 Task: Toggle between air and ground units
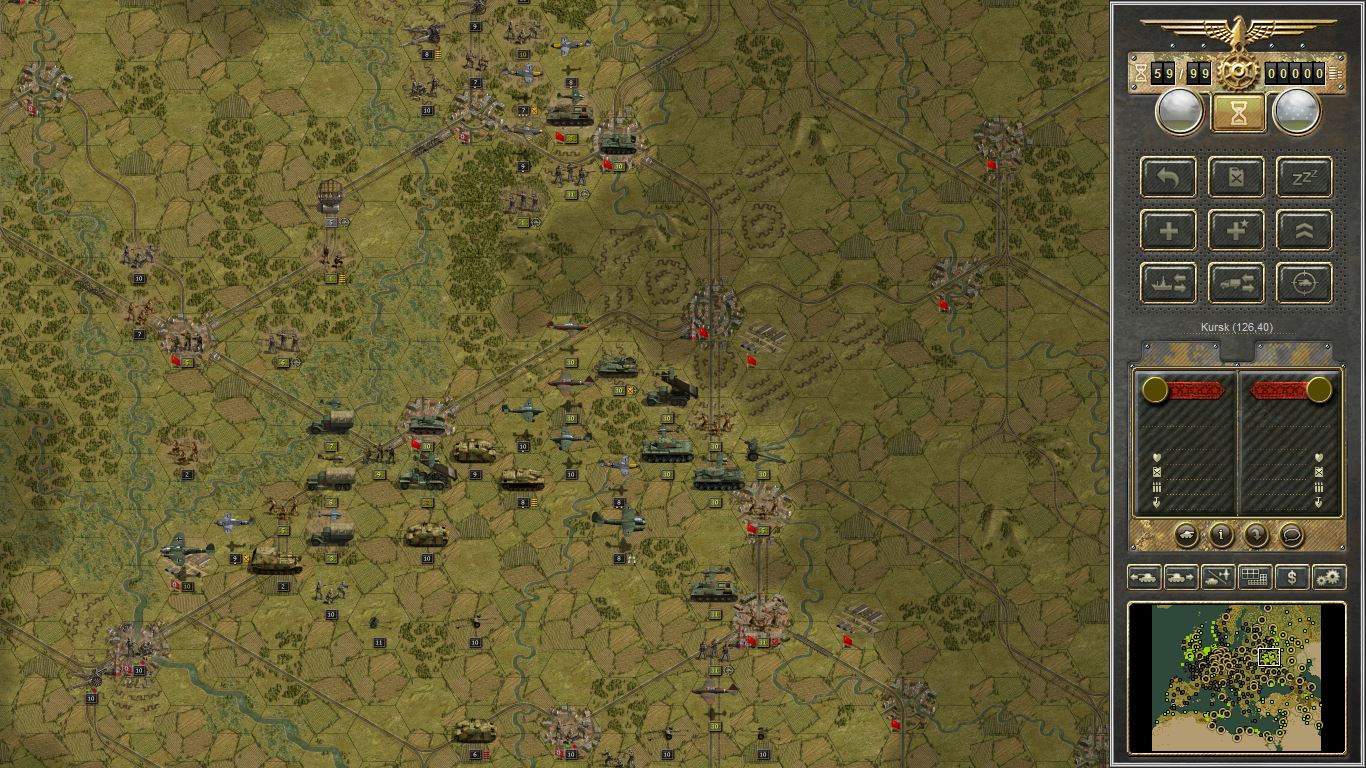1218,577
